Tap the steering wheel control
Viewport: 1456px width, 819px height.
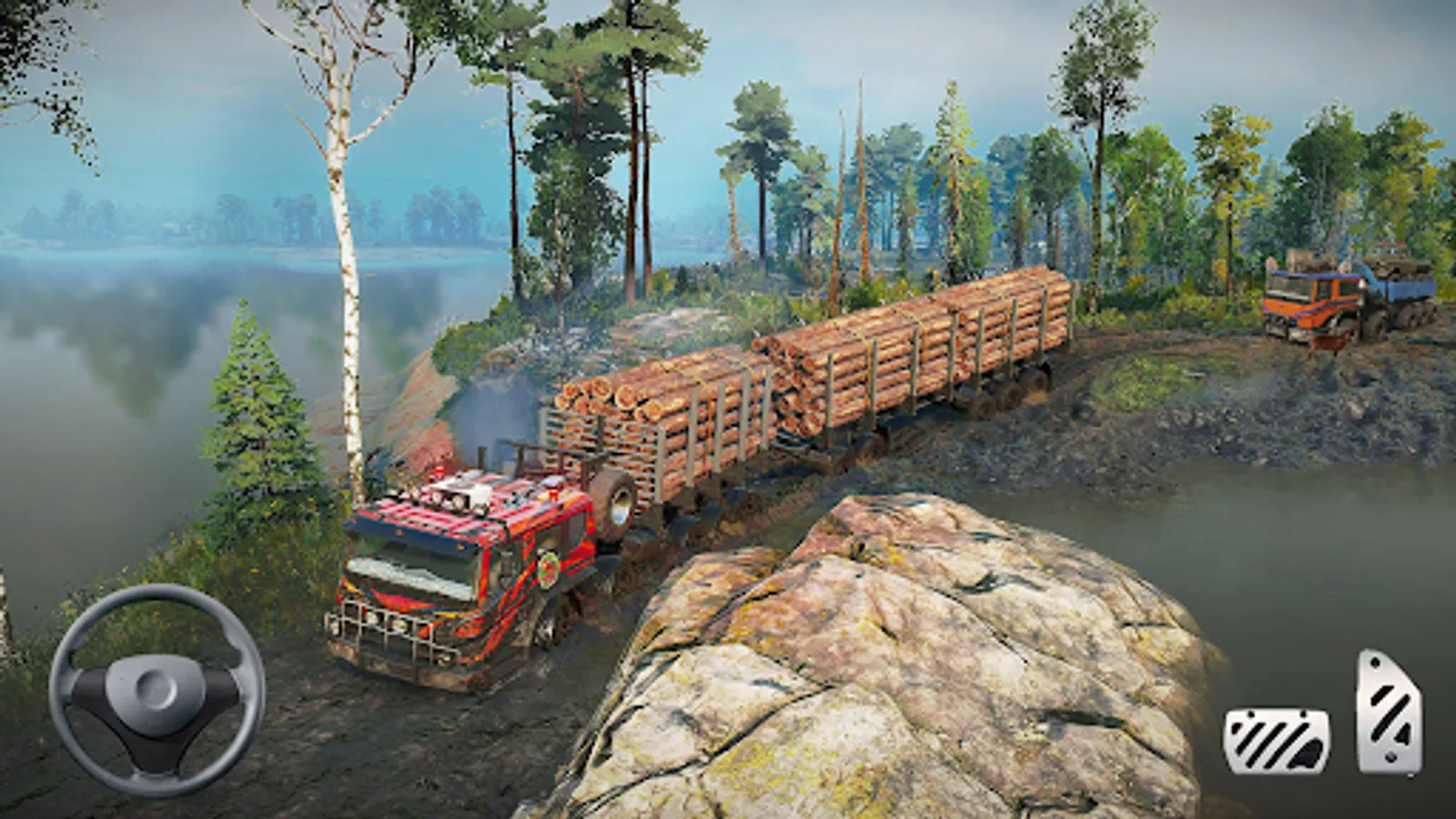coord(157,690)
